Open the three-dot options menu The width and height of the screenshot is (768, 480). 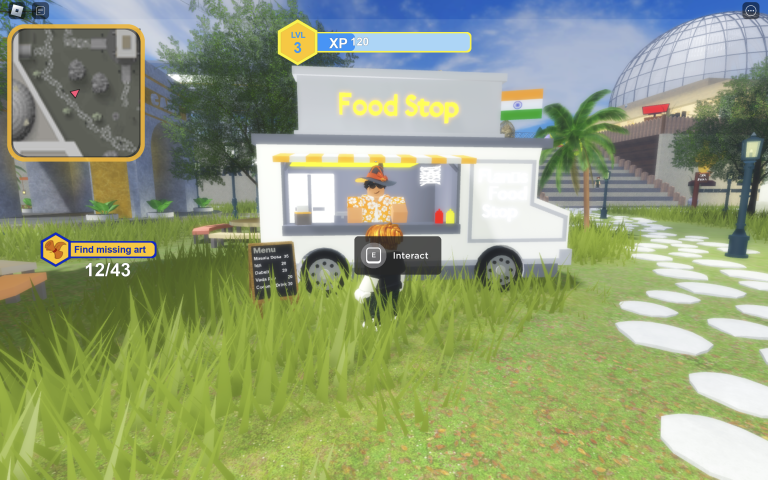(751, 10)
